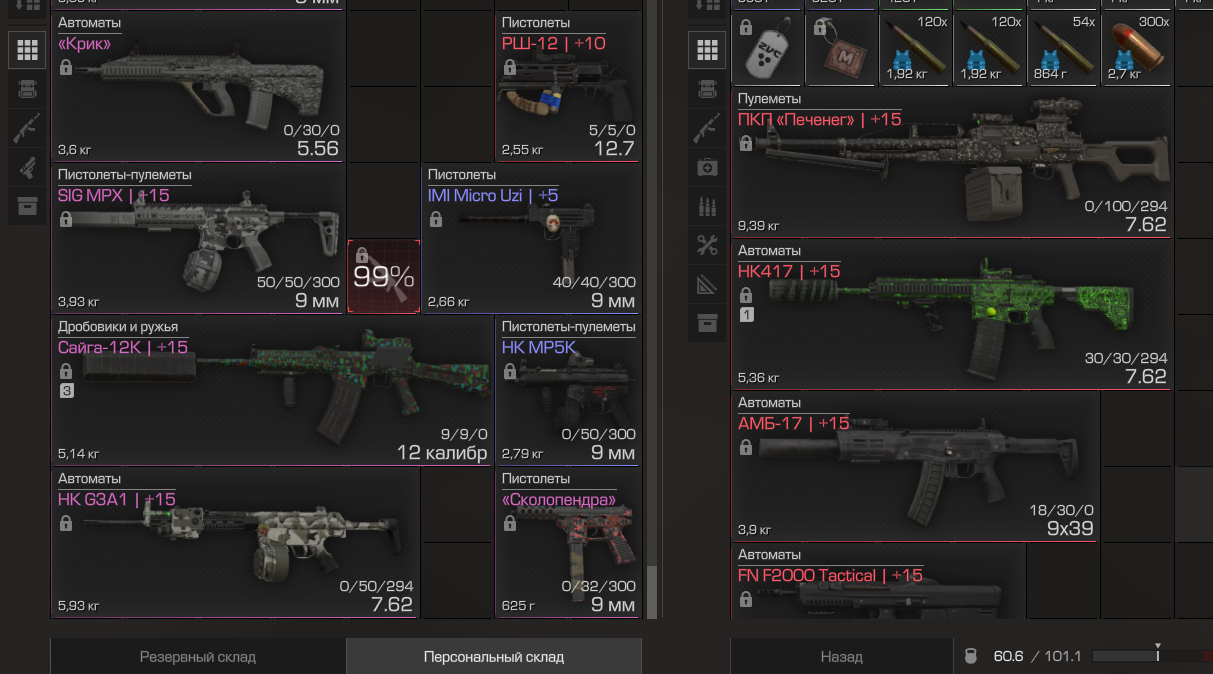Filter by the wrench tools category icon
Screen dimensions: 1213x674
point(707,245)
